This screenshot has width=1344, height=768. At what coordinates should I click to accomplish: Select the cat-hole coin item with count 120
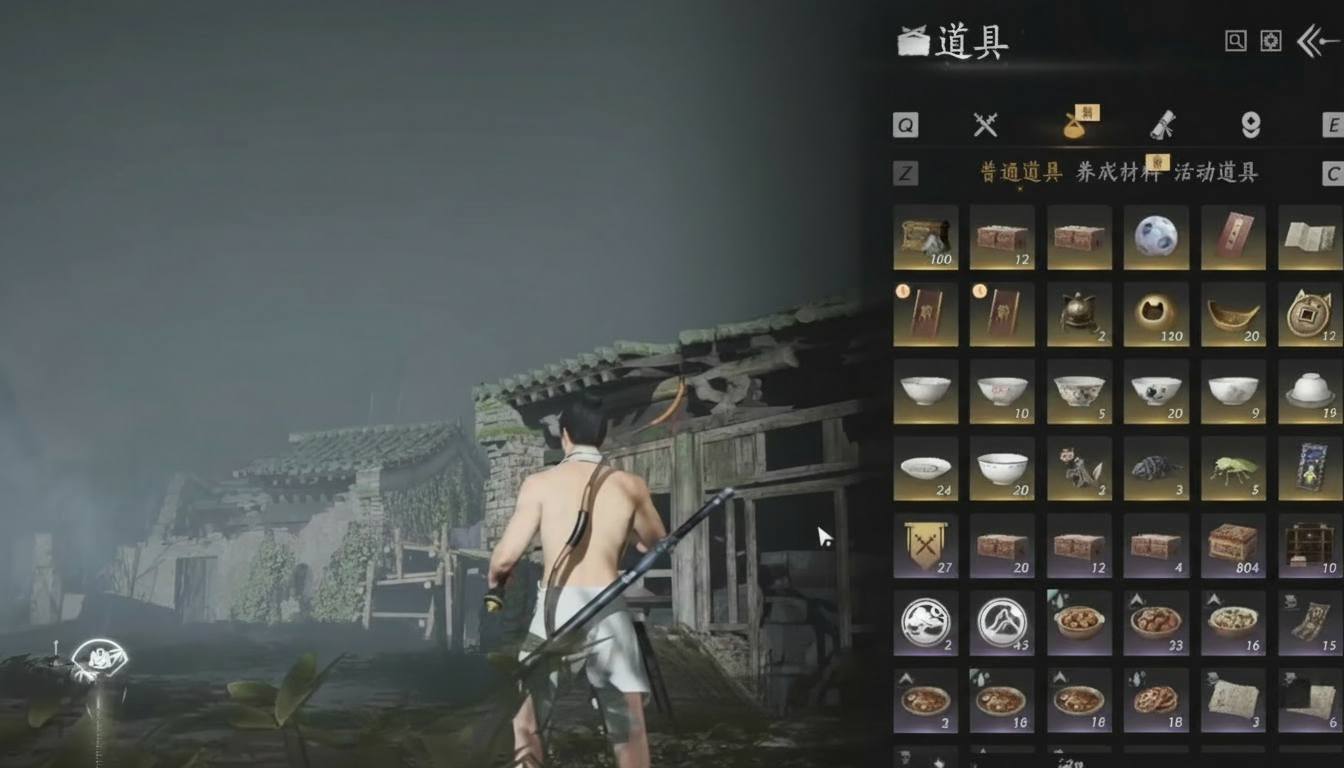(x=1156, y=314)
